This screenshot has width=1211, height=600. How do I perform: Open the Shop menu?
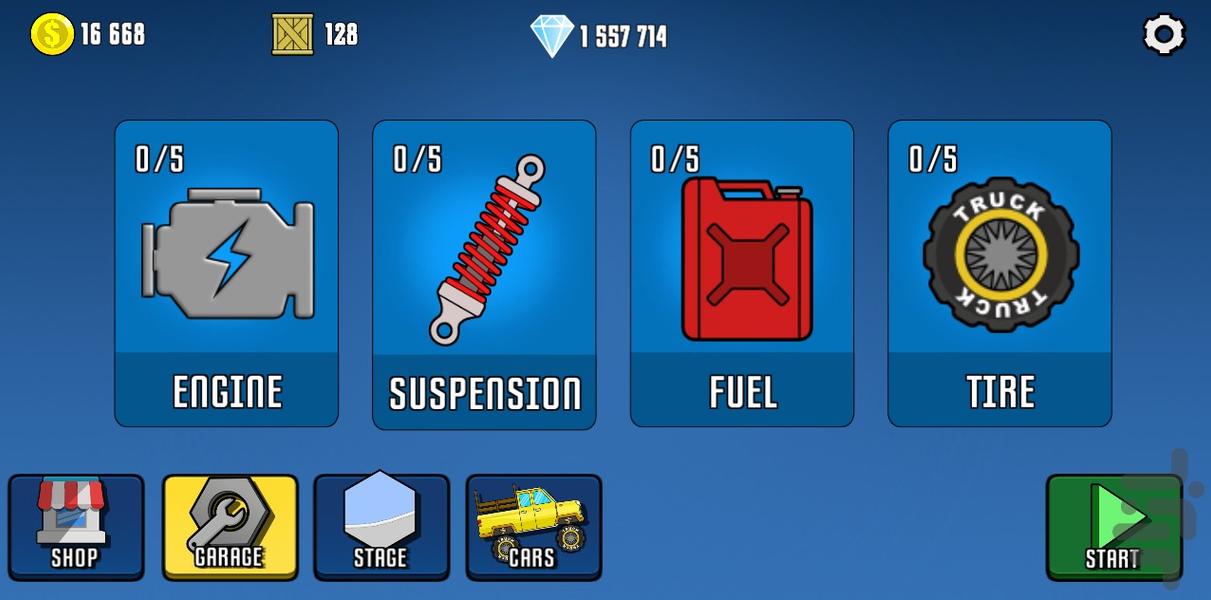[x=76, y=527]
